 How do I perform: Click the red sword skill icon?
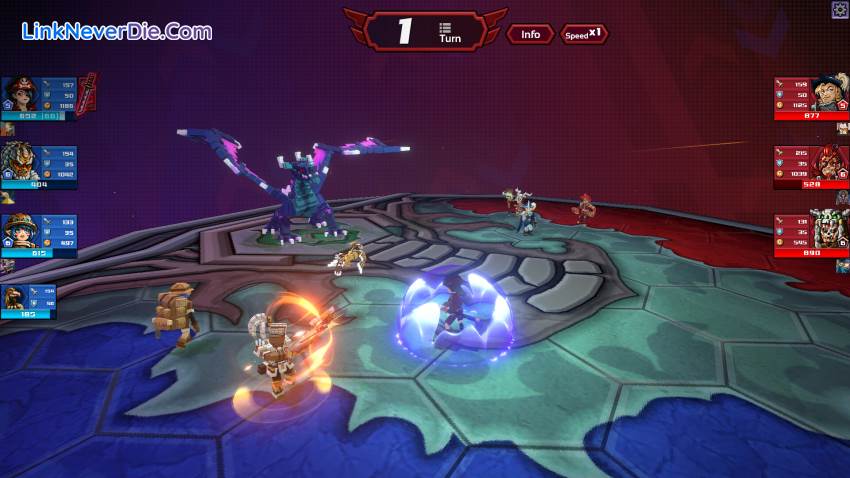(x=87, y=94)
